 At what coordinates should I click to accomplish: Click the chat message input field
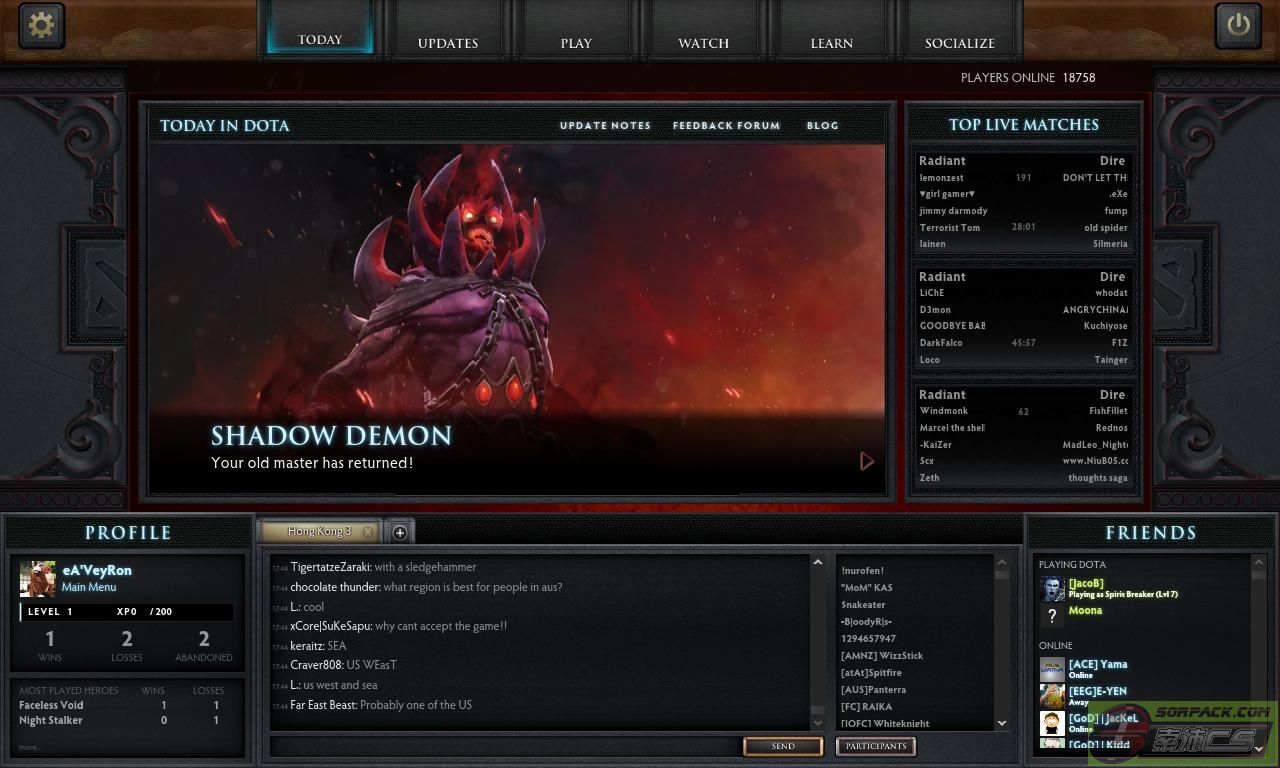(505, 746)
